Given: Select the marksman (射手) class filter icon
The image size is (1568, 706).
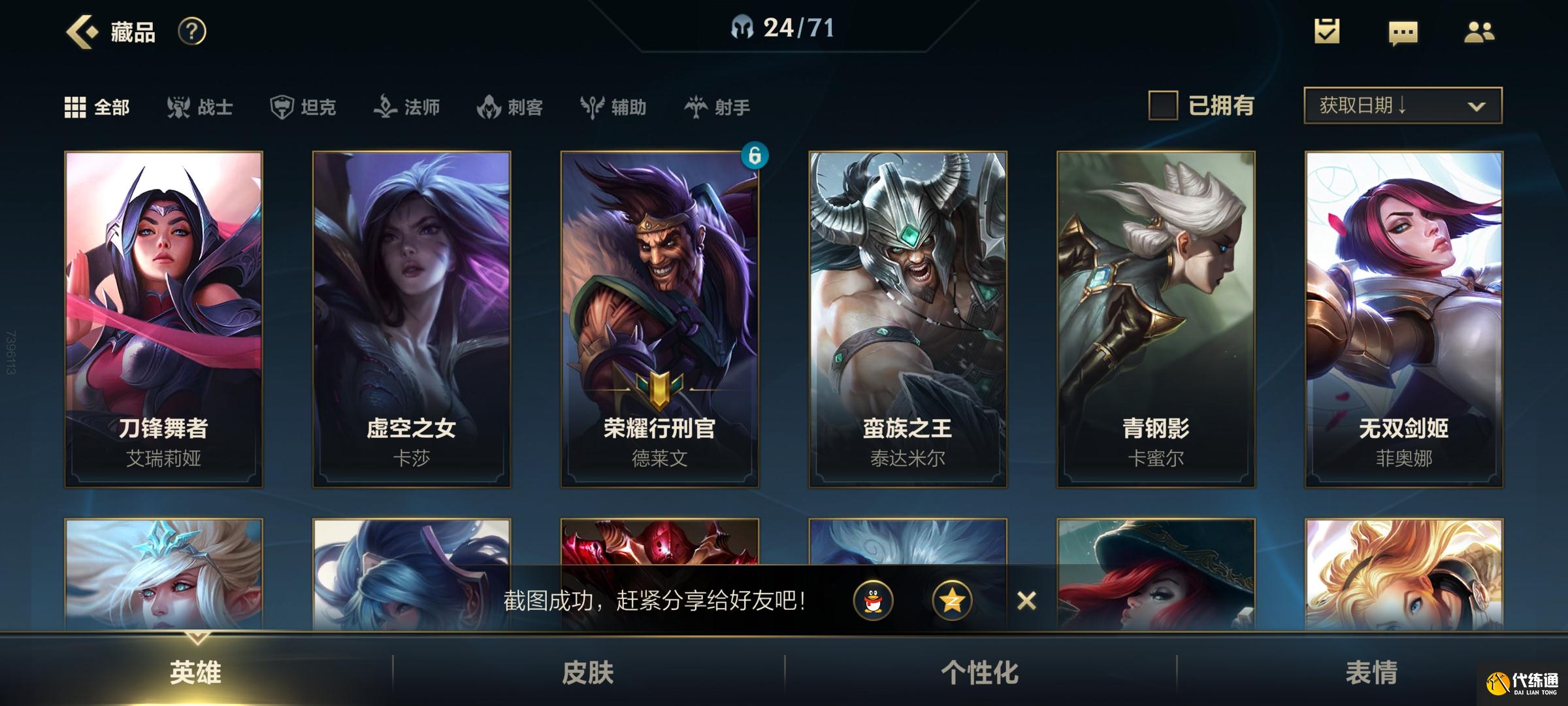Looking at the screenshot, I should (698, 108).
